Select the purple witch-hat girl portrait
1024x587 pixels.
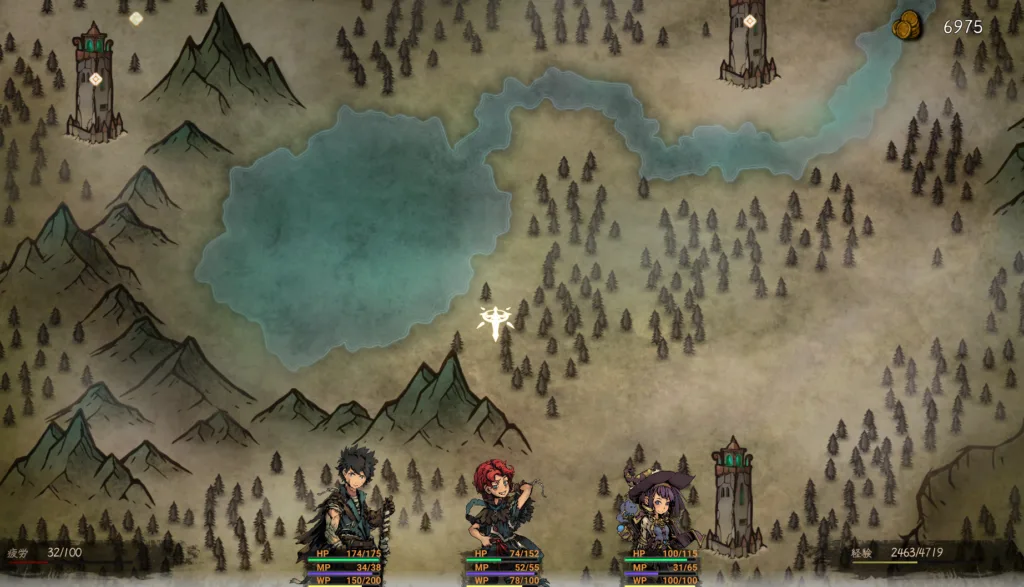tap(658, 506)
